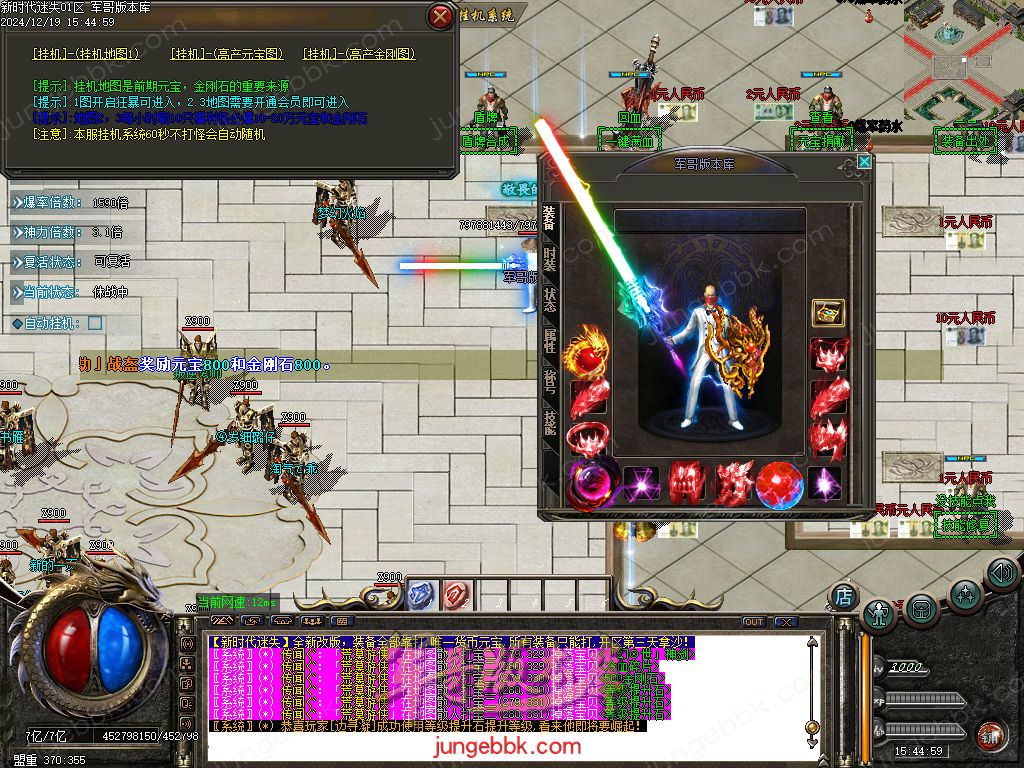Show the 属性 tab
This screenshot has height=768, width=1024.
click(x=550, y=340)
